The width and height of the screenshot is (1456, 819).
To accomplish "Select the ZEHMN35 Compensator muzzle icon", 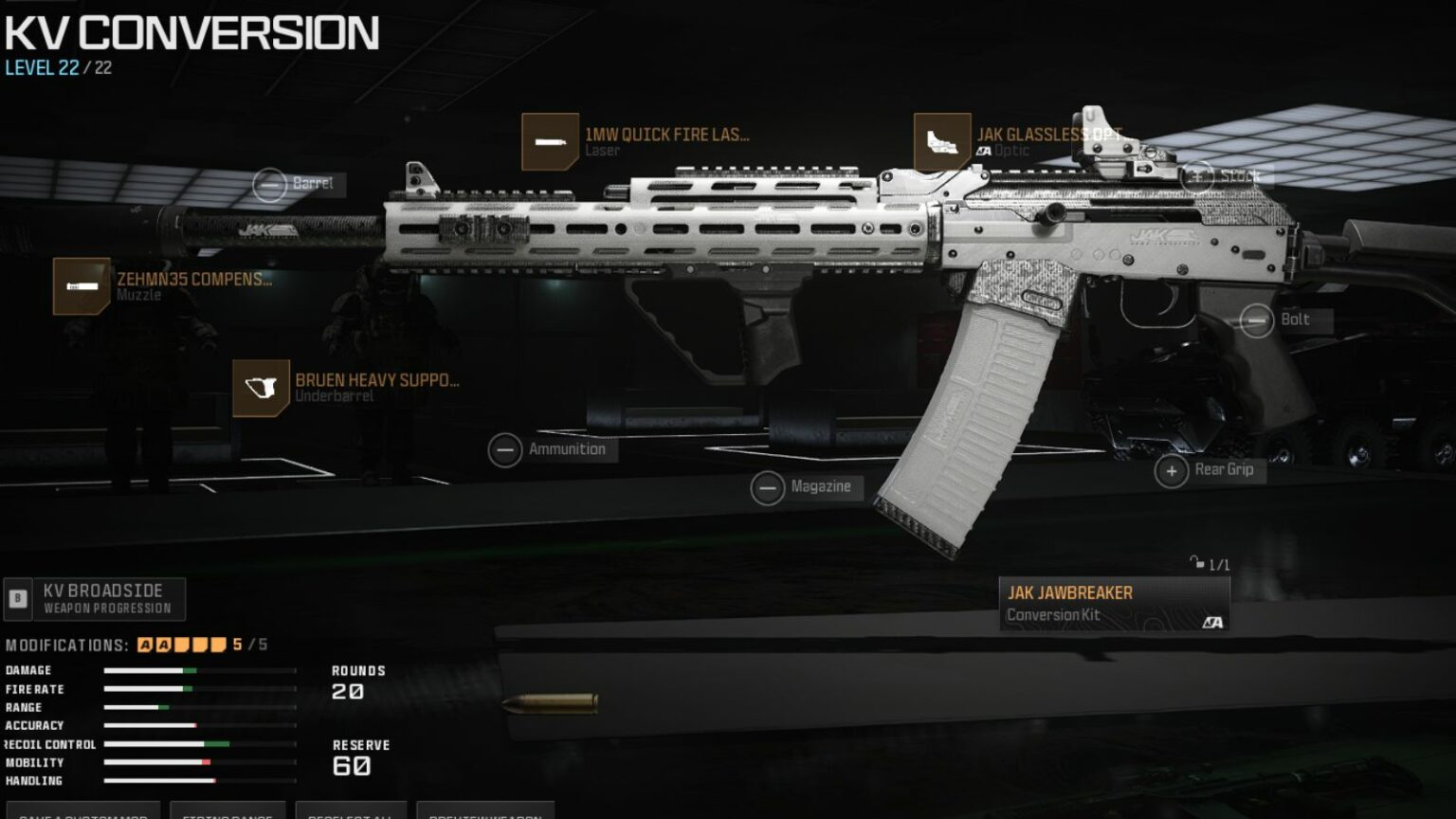I will (81, 285).
